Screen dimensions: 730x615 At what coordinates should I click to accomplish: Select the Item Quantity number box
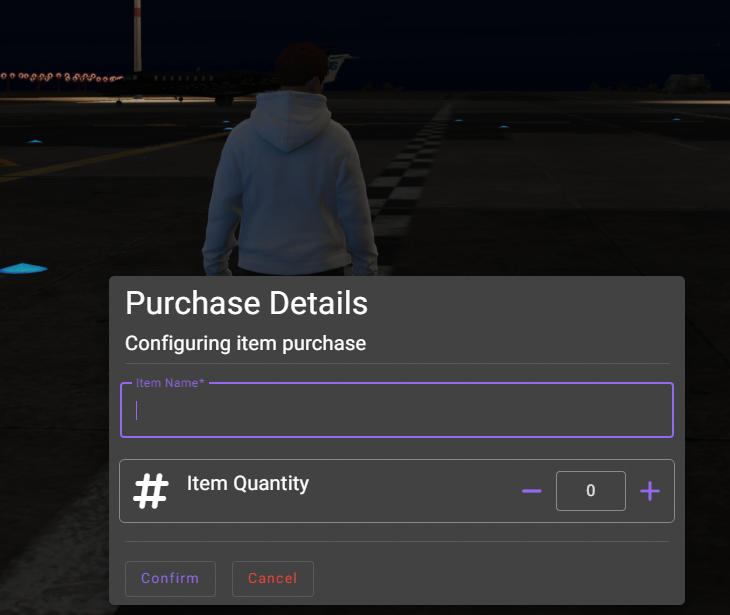point(590,491)
